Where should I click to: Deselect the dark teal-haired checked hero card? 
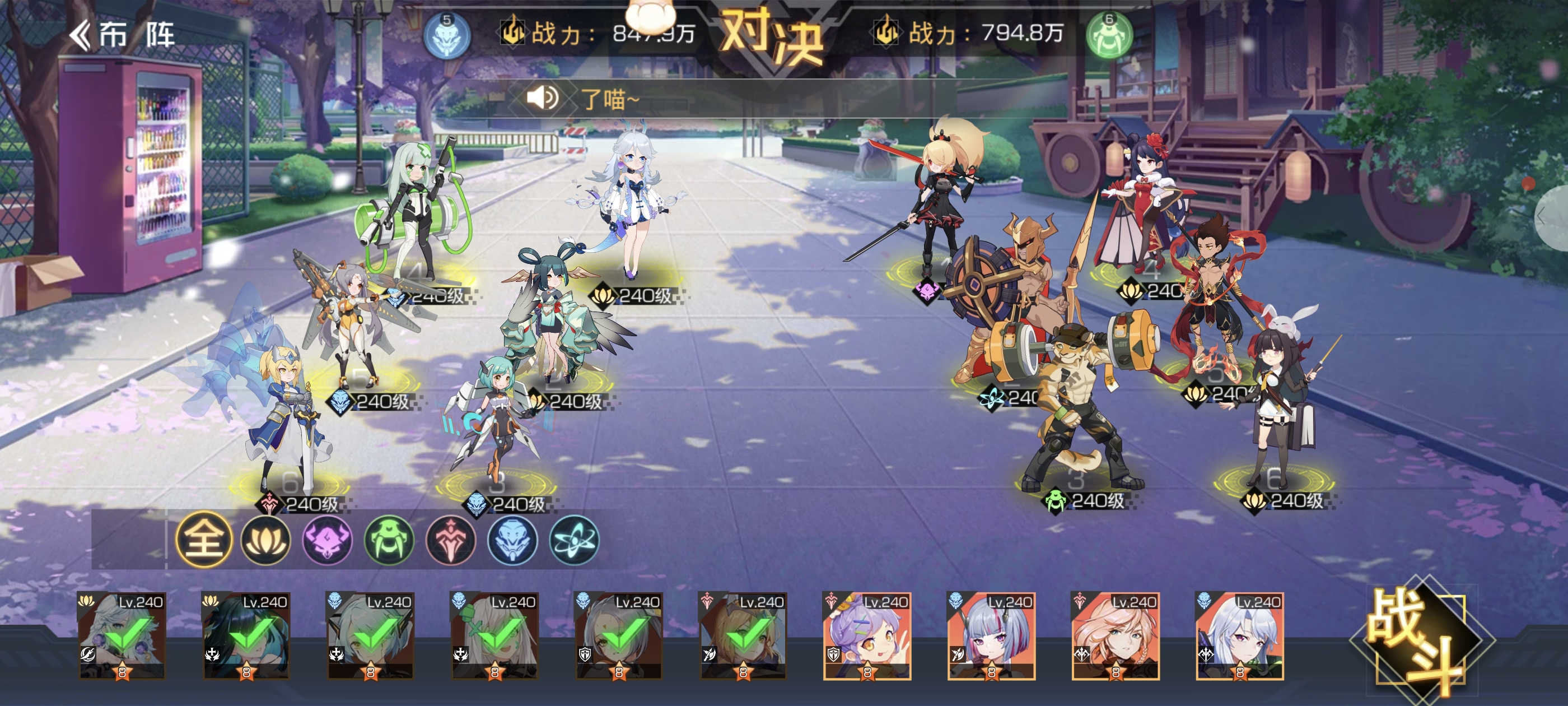[246, 635]
